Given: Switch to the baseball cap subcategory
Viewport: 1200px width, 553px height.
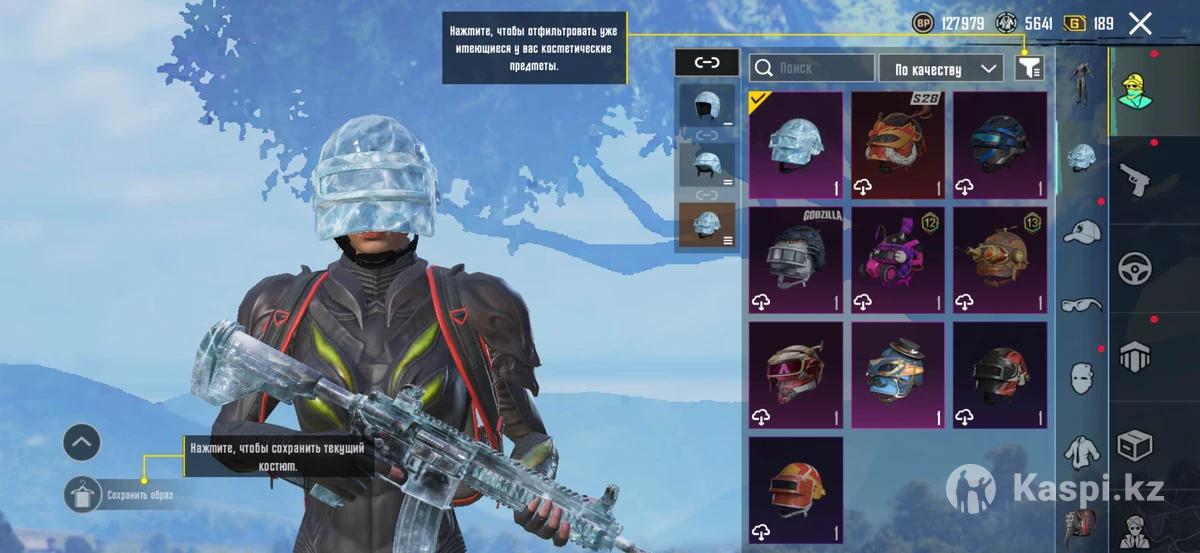Looking at the screenshot, I should [x=1081, y=232].
